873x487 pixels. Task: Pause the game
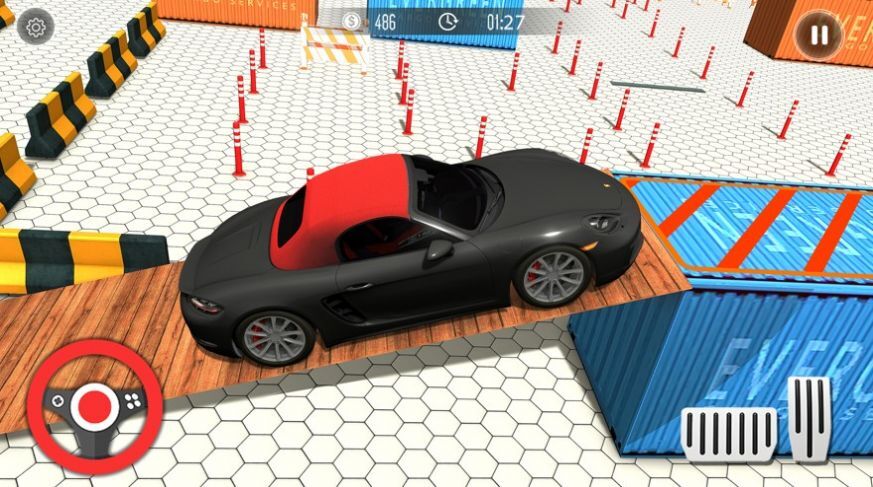[819, 36]
